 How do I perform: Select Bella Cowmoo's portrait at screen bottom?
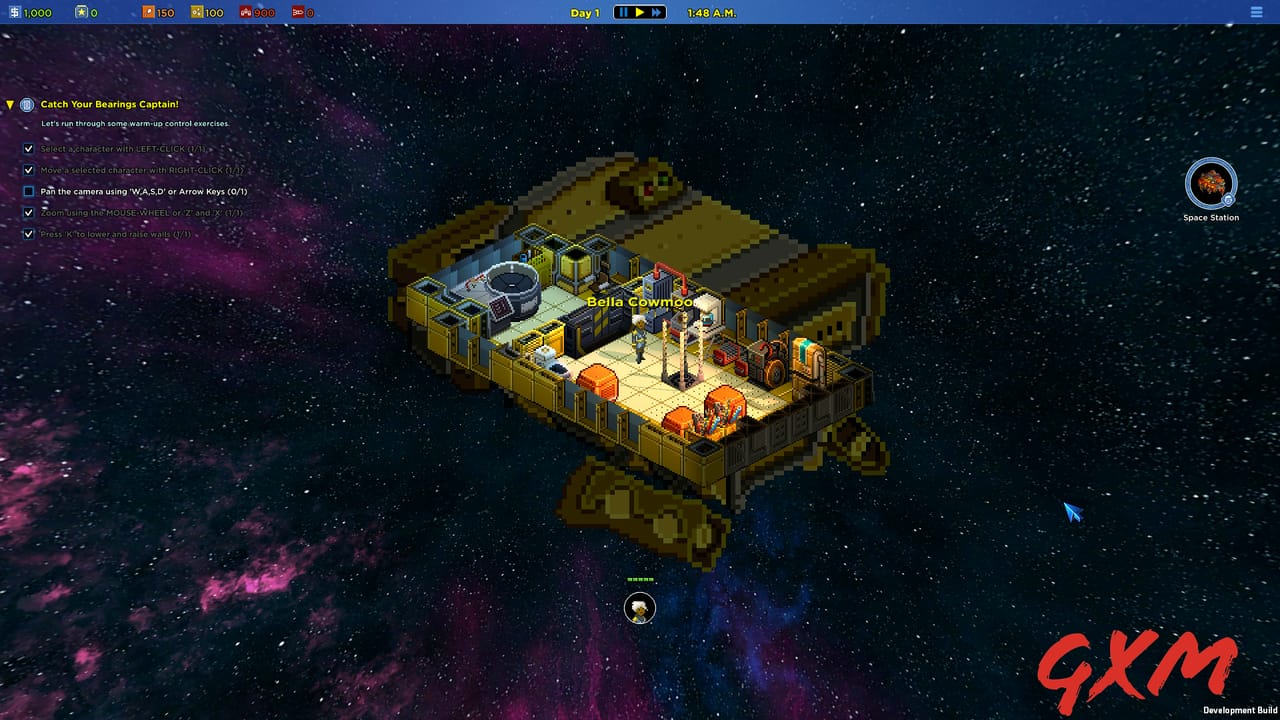(640, 608)
